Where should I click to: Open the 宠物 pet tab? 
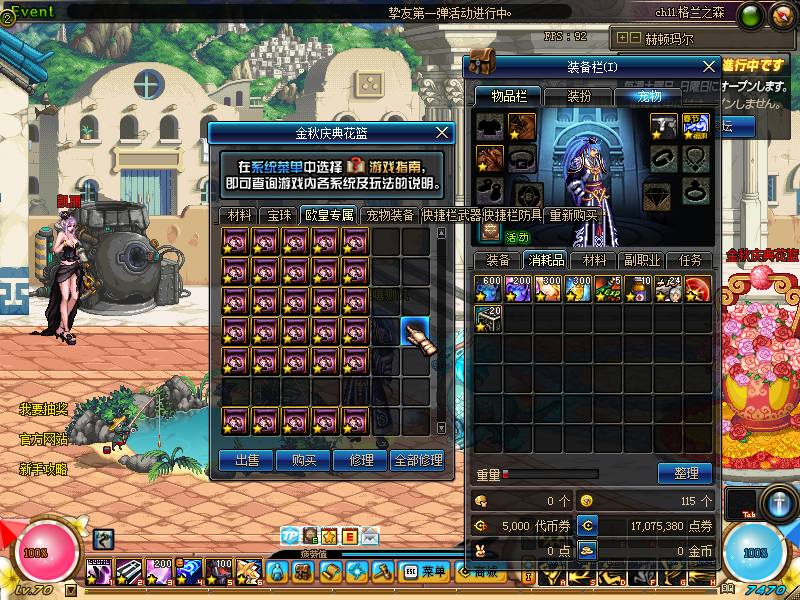click(x=649, y=96)
